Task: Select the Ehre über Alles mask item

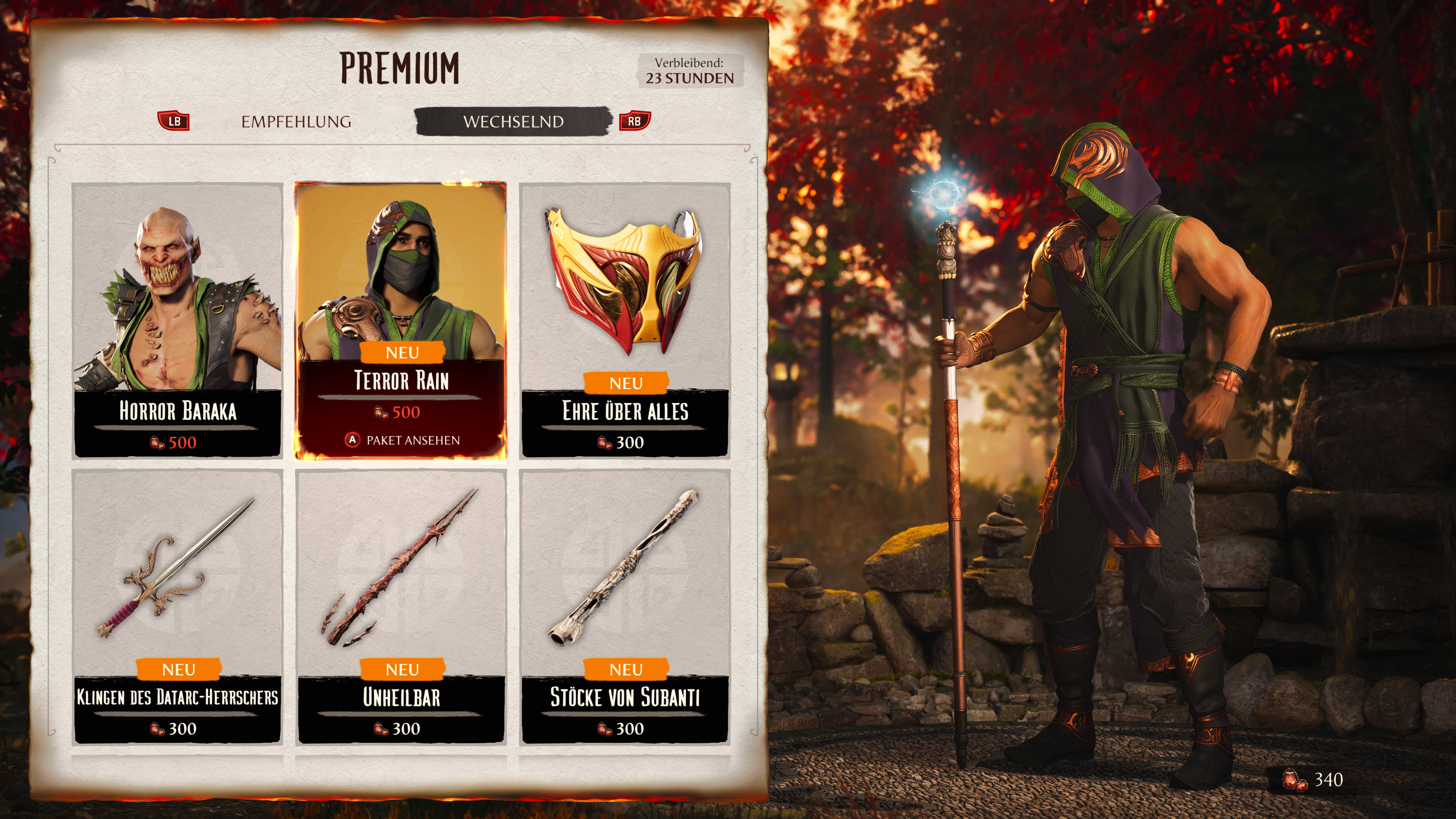Action: coord(624,320)
